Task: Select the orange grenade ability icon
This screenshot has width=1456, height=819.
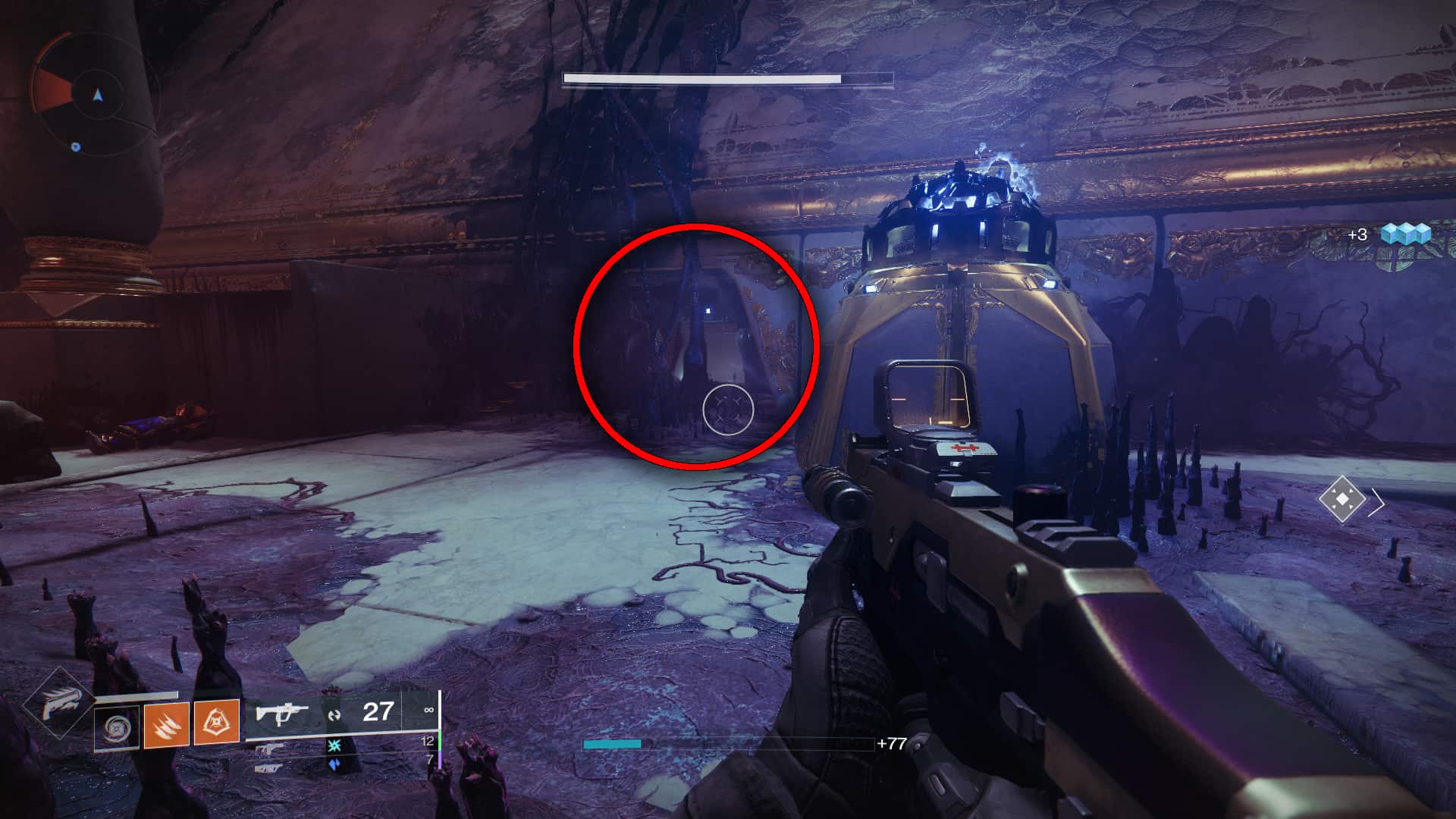Action: coord(218,723)
